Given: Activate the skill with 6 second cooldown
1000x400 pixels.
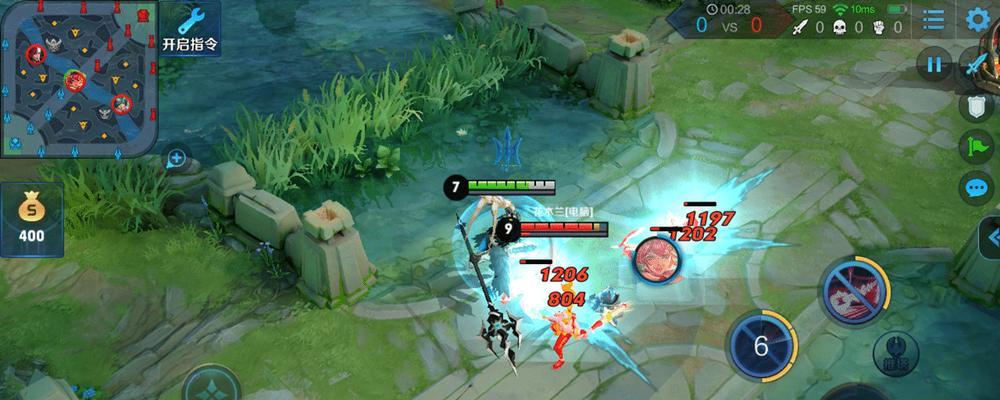Looking at the screenshot, I should point(761,345).
